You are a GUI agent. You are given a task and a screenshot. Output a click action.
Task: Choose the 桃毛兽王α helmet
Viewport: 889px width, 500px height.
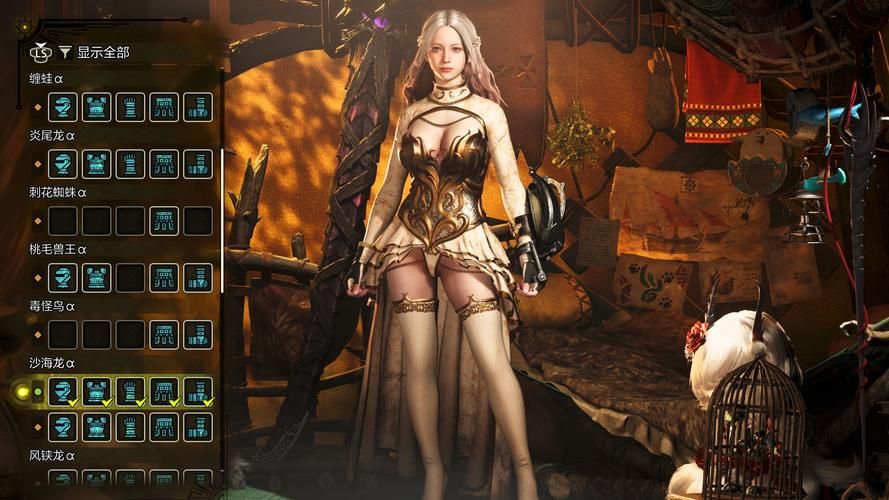(62, 278)
